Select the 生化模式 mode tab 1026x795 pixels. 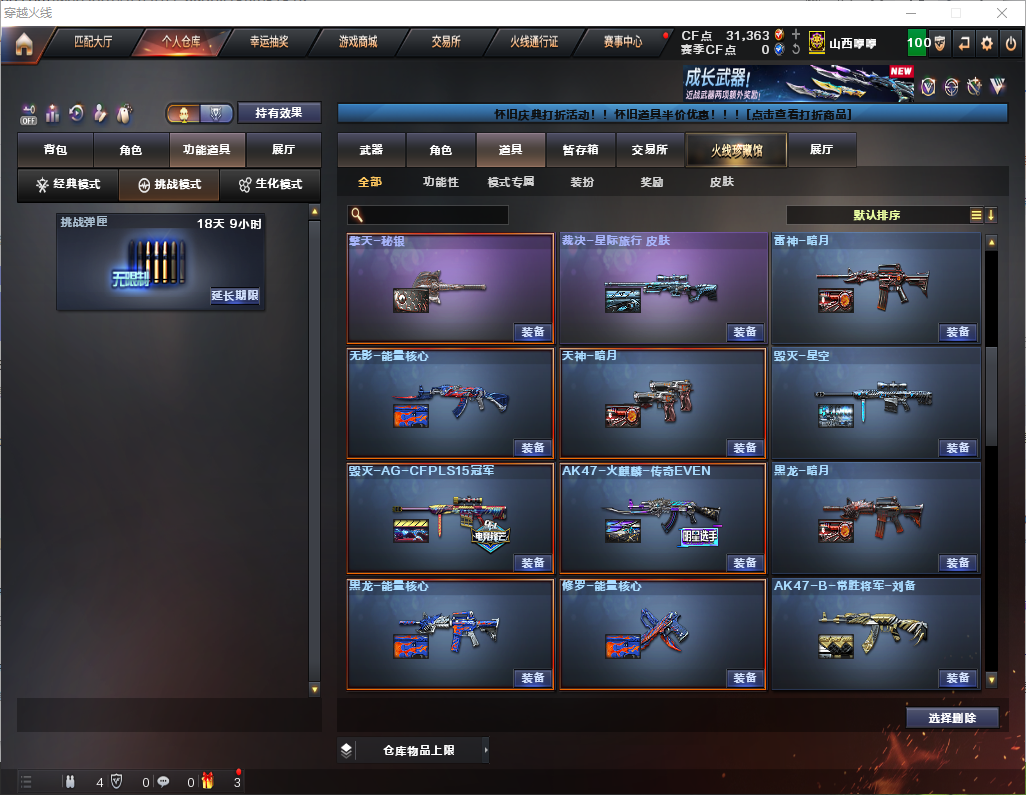(x=270, y=185)
